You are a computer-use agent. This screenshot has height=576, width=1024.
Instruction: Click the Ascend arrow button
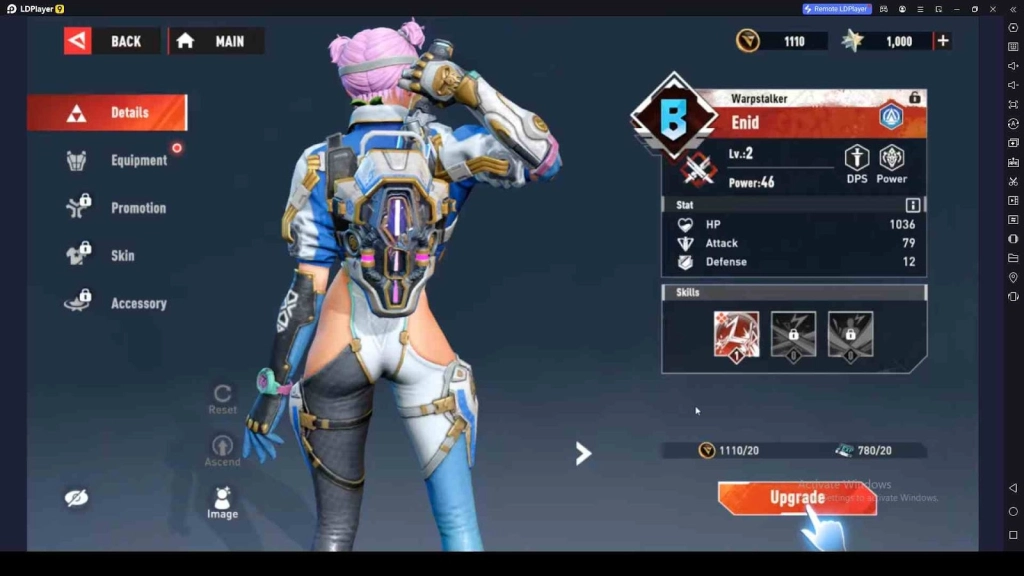(x=222, y=448)
